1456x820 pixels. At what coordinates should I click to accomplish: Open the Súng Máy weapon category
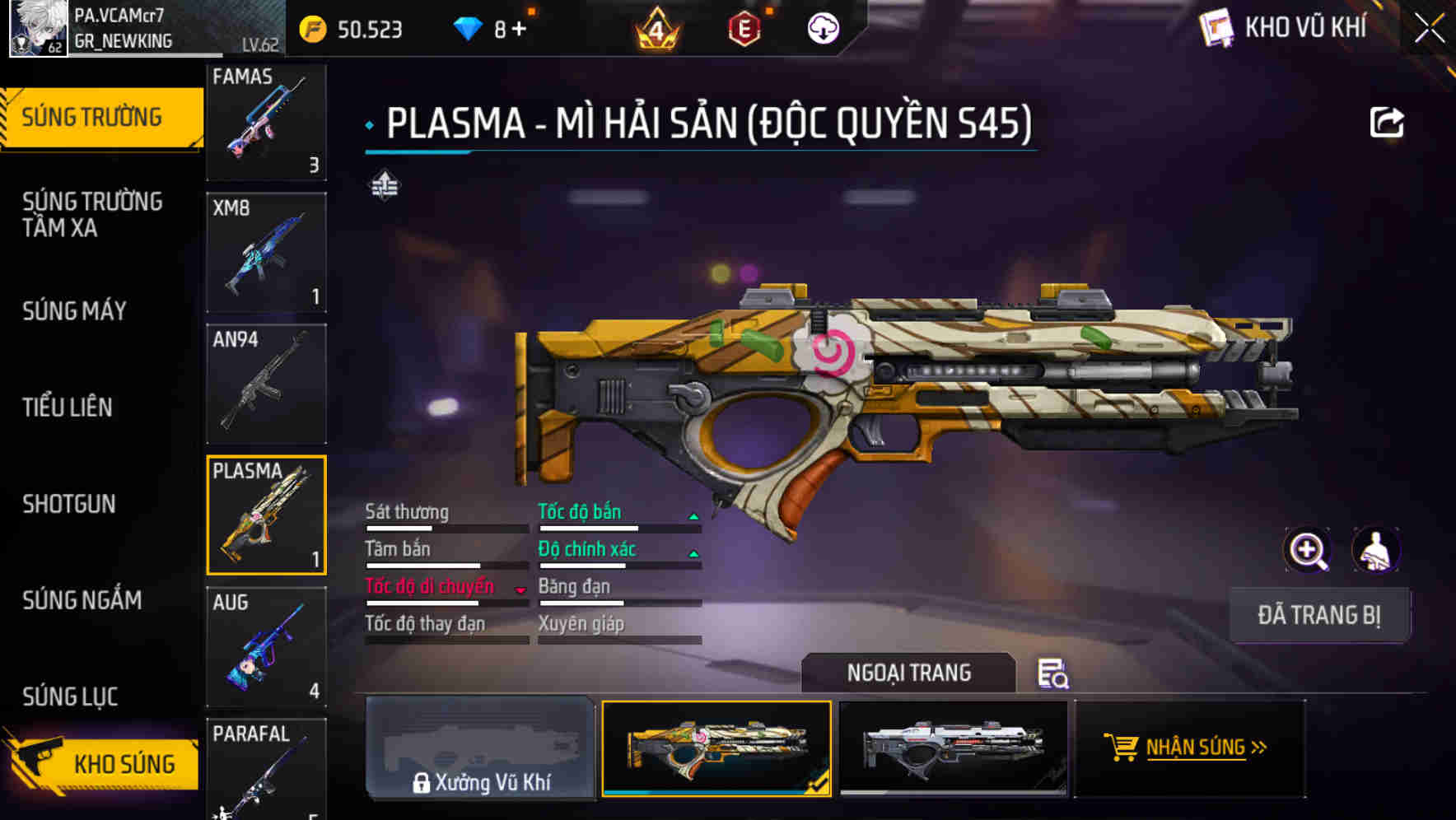(x=75, y=310)
